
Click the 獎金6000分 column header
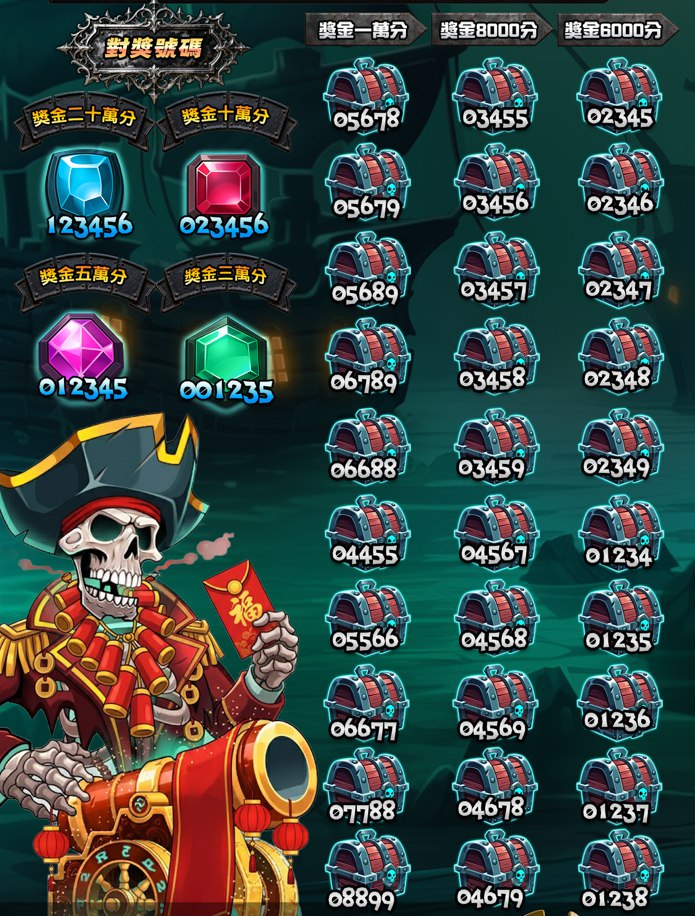(613, 30)
